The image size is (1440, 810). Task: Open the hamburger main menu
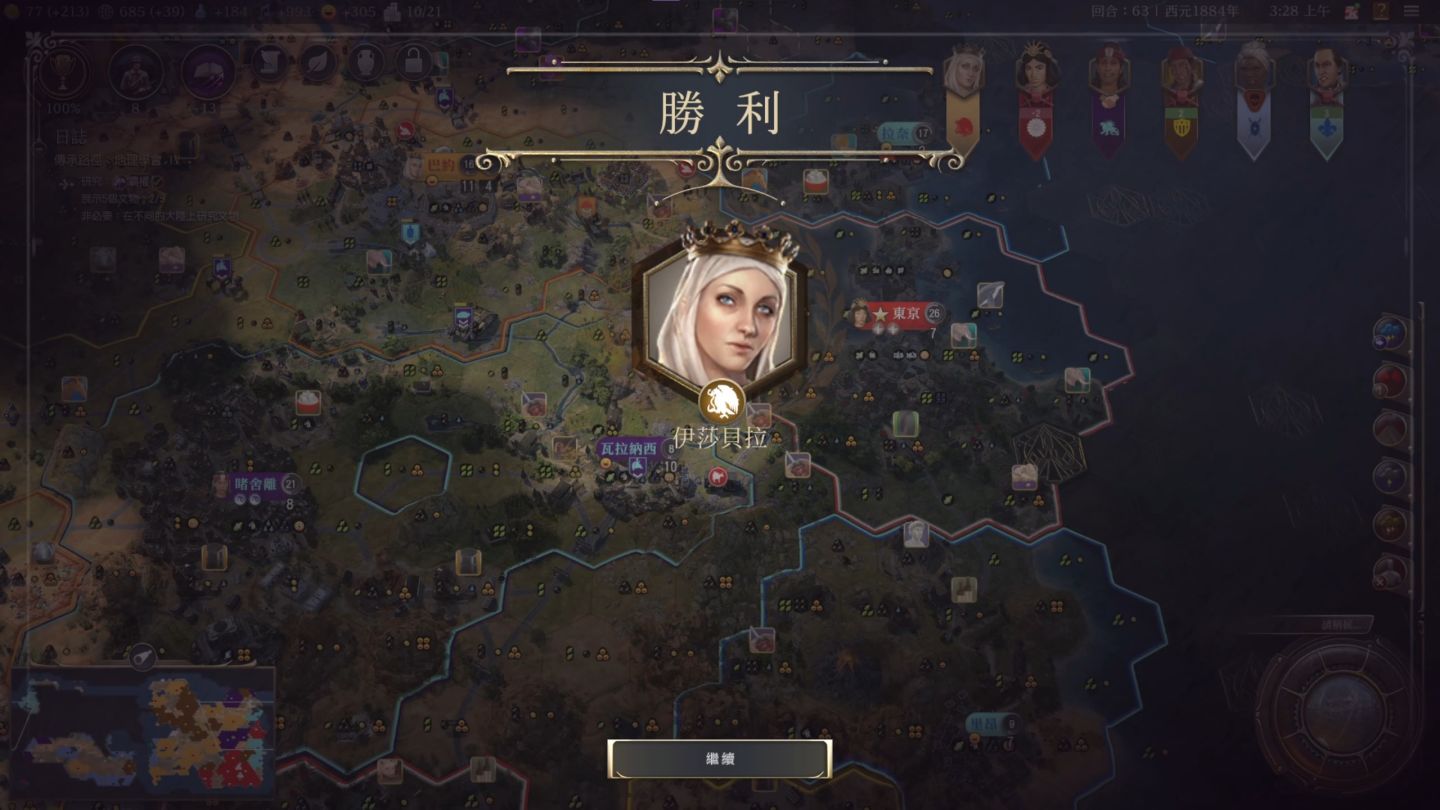point(1411,11)
